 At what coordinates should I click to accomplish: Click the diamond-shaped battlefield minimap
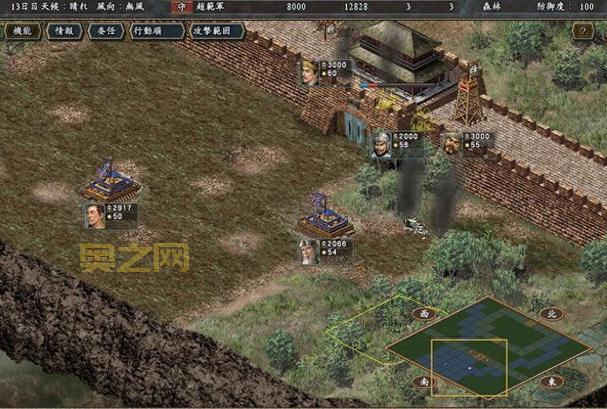tap(488, 347)
